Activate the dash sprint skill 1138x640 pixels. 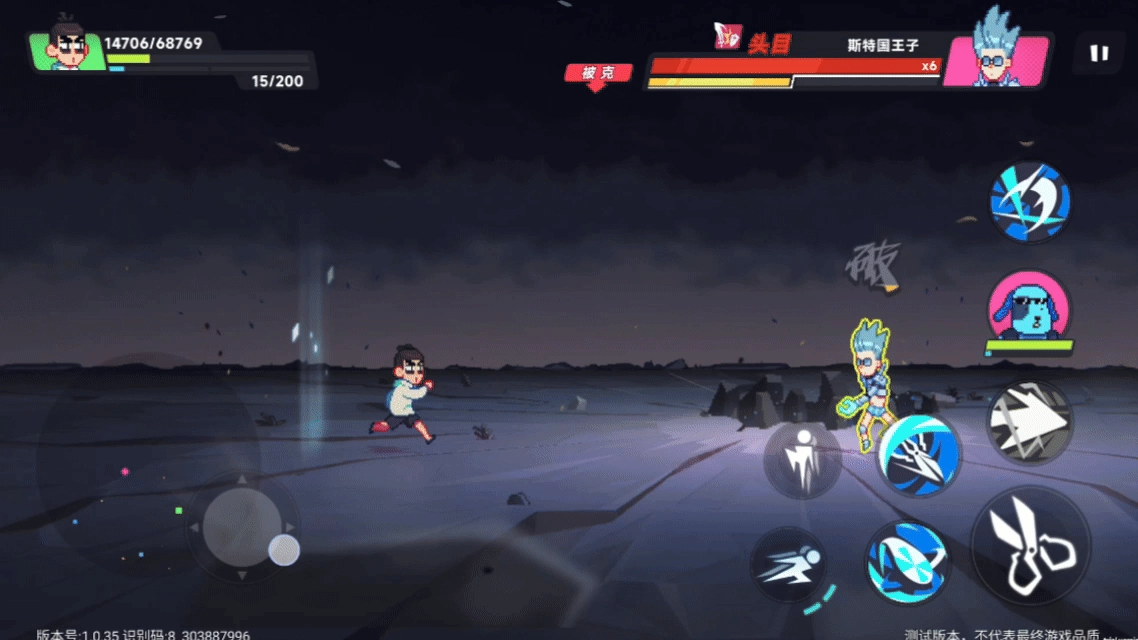point(789,565)
